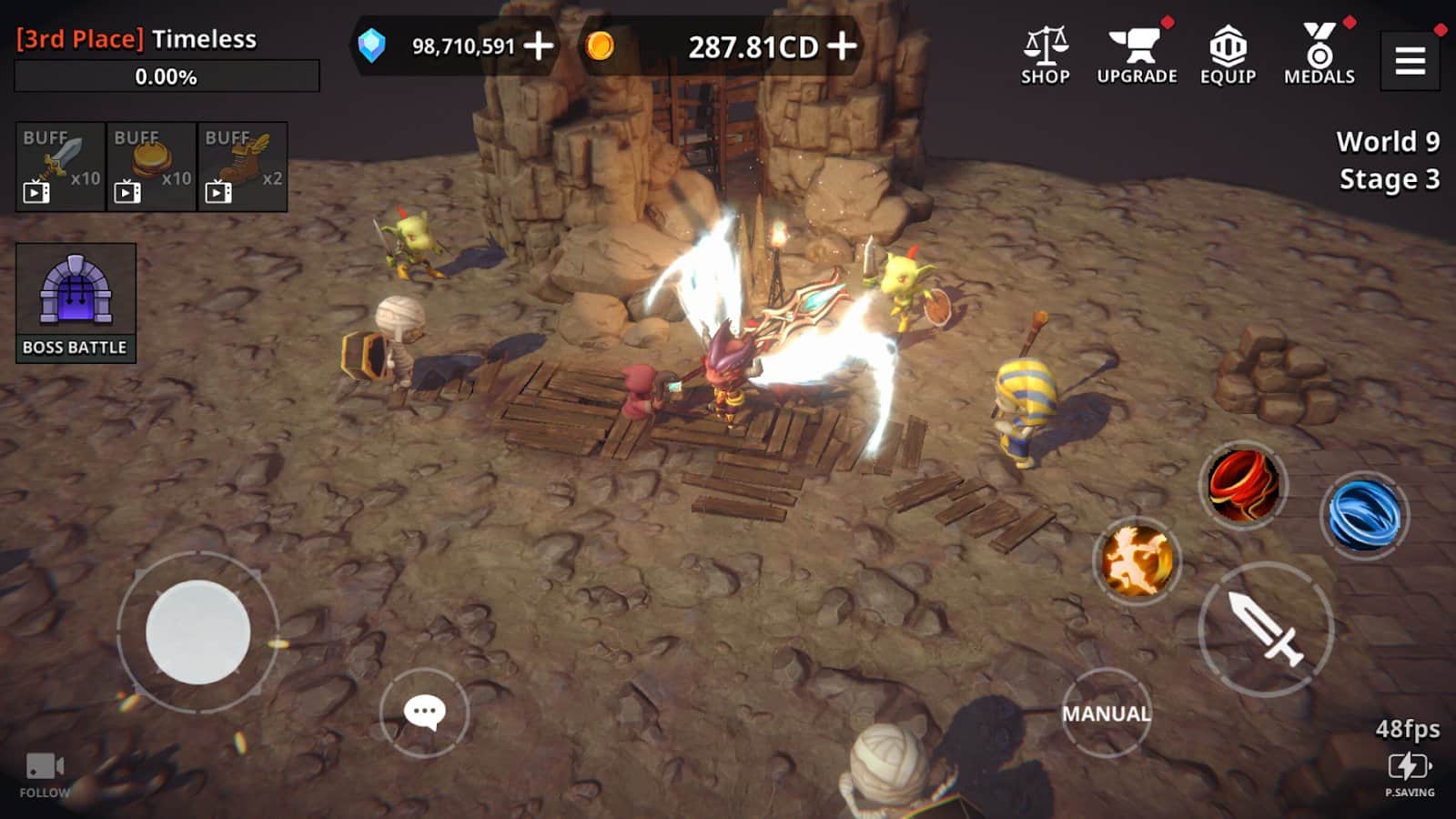This screenshot has width=1456, height=819.
Task: Activate the sword attack buff x10
Action: 61,167
